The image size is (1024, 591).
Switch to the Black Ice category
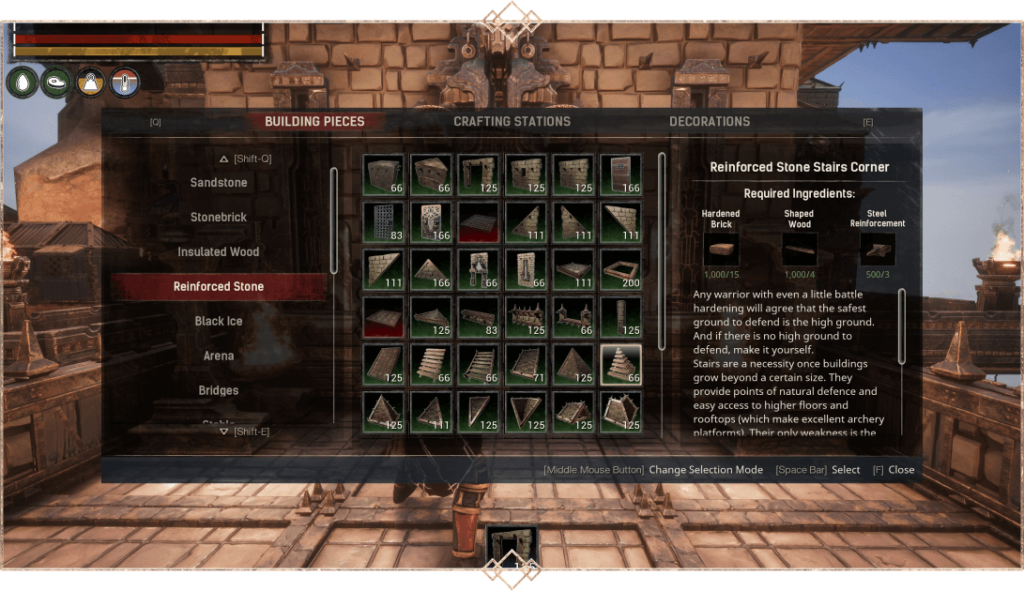[219, 321]
